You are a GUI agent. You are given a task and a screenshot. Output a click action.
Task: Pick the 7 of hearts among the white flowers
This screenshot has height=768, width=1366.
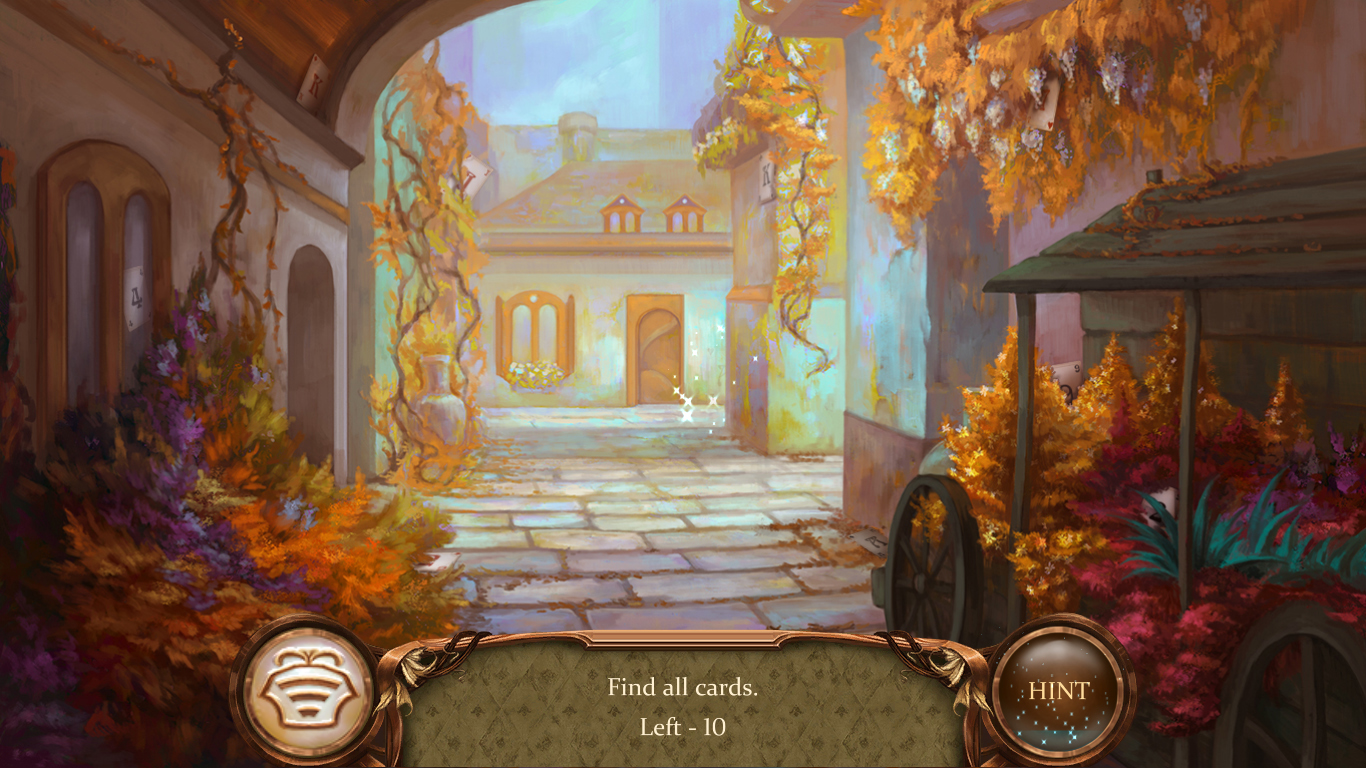coord(1042,105)
